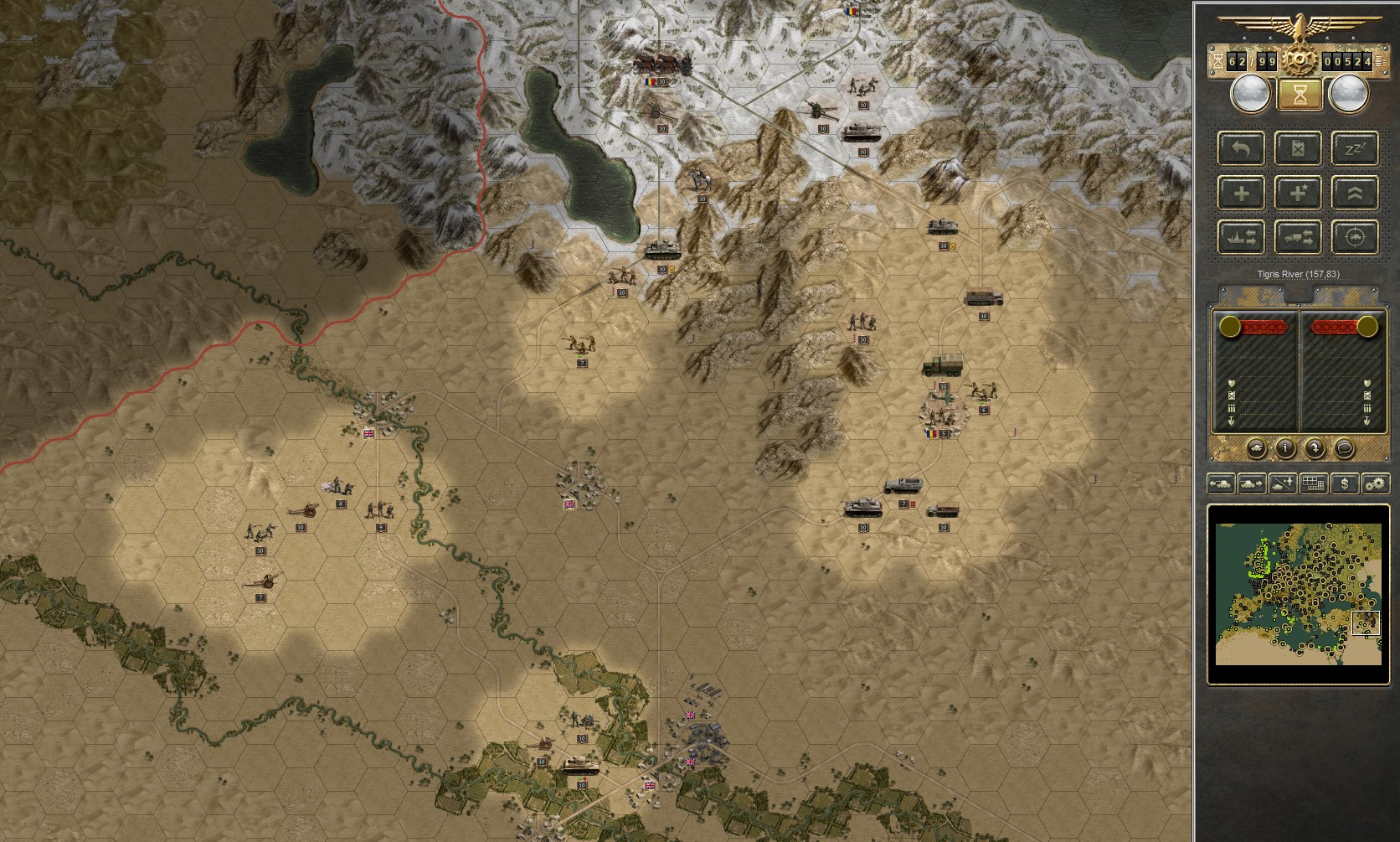
Task: Undo the last unit move
Action: point(1241,149)
